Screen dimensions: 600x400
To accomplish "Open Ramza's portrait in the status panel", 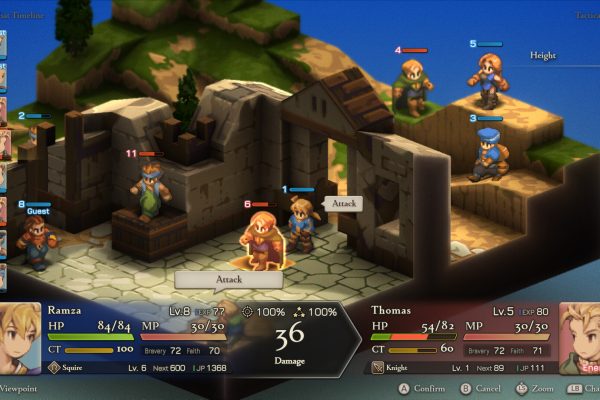I will pyautogui.click(x=20, y=338).
